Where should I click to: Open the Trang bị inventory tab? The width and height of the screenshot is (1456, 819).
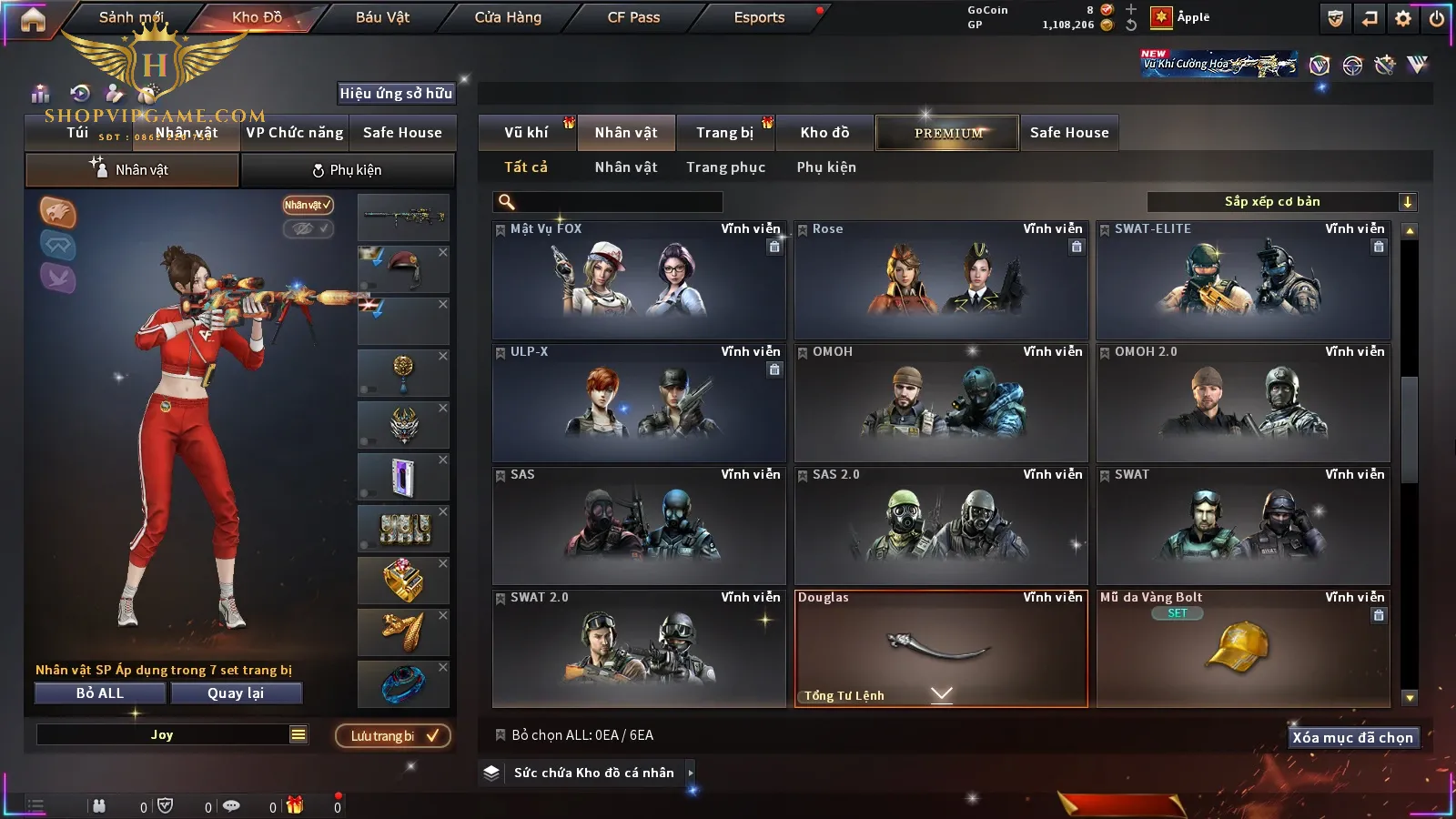click(724, 133)
